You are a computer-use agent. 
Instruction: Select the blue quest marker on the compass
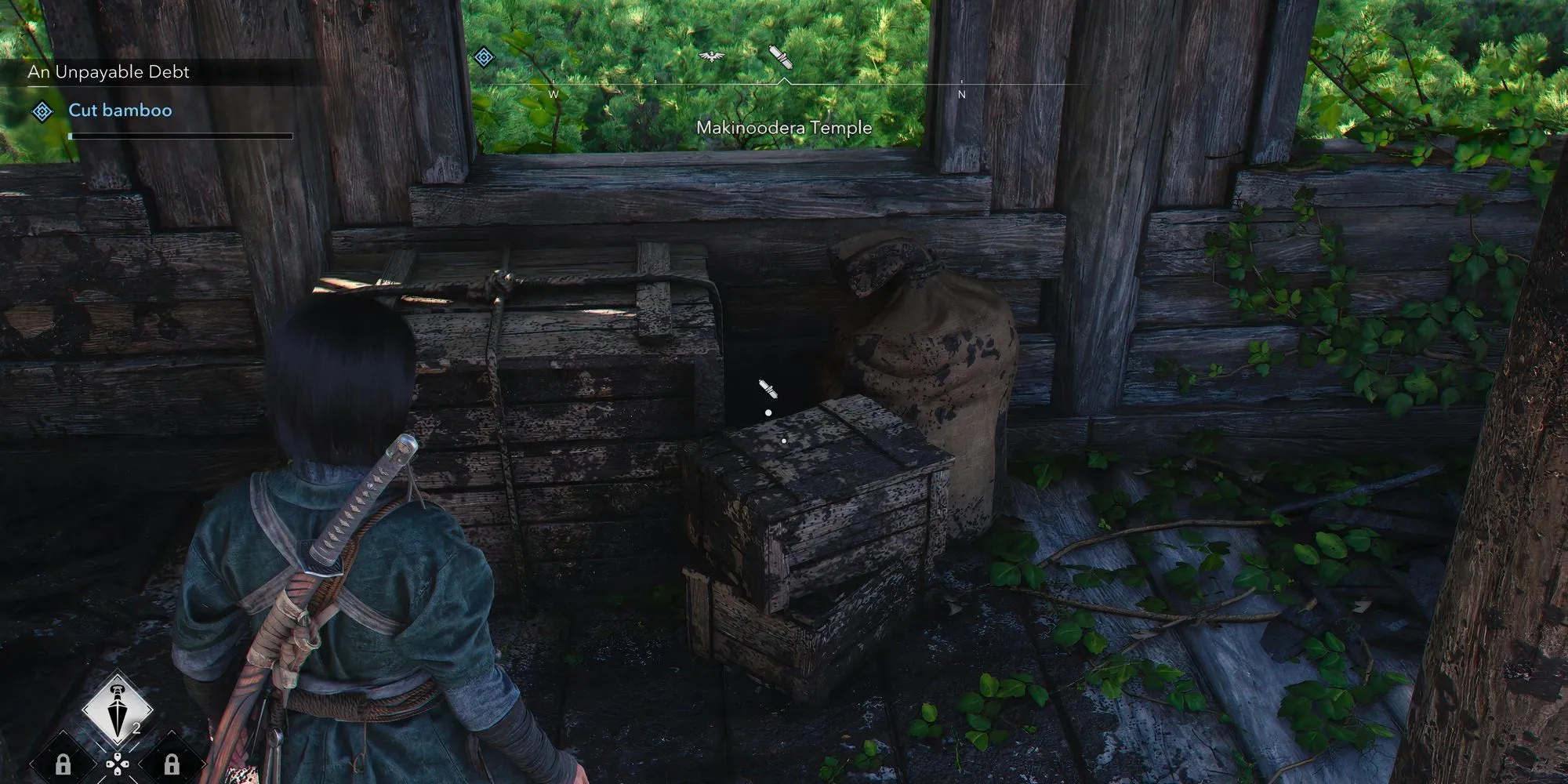(x=485, y=56)
